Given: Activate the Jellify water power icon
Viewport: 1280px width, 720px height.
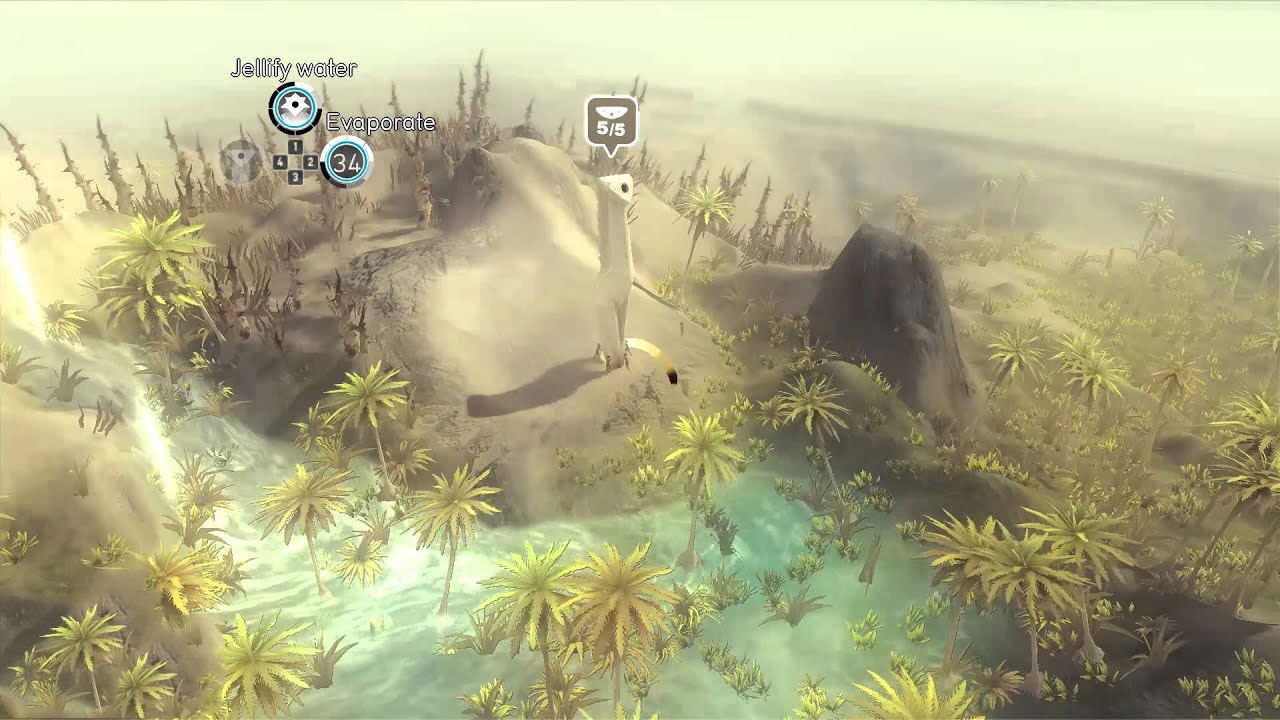Looking at the screenshot, I should coord(294,108).
